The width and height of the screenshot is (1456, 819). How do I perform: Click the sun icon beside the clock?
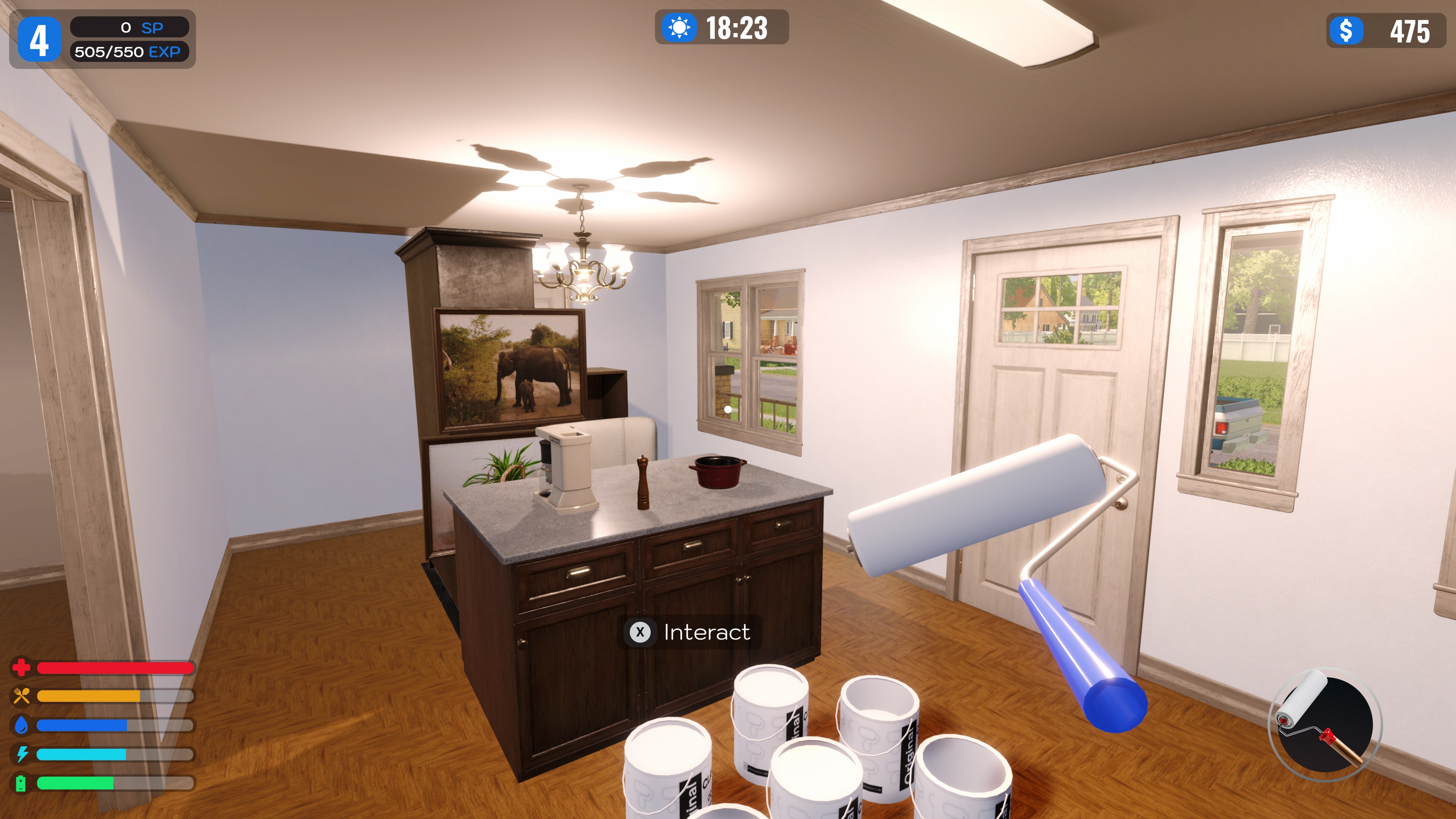[680, 28]
